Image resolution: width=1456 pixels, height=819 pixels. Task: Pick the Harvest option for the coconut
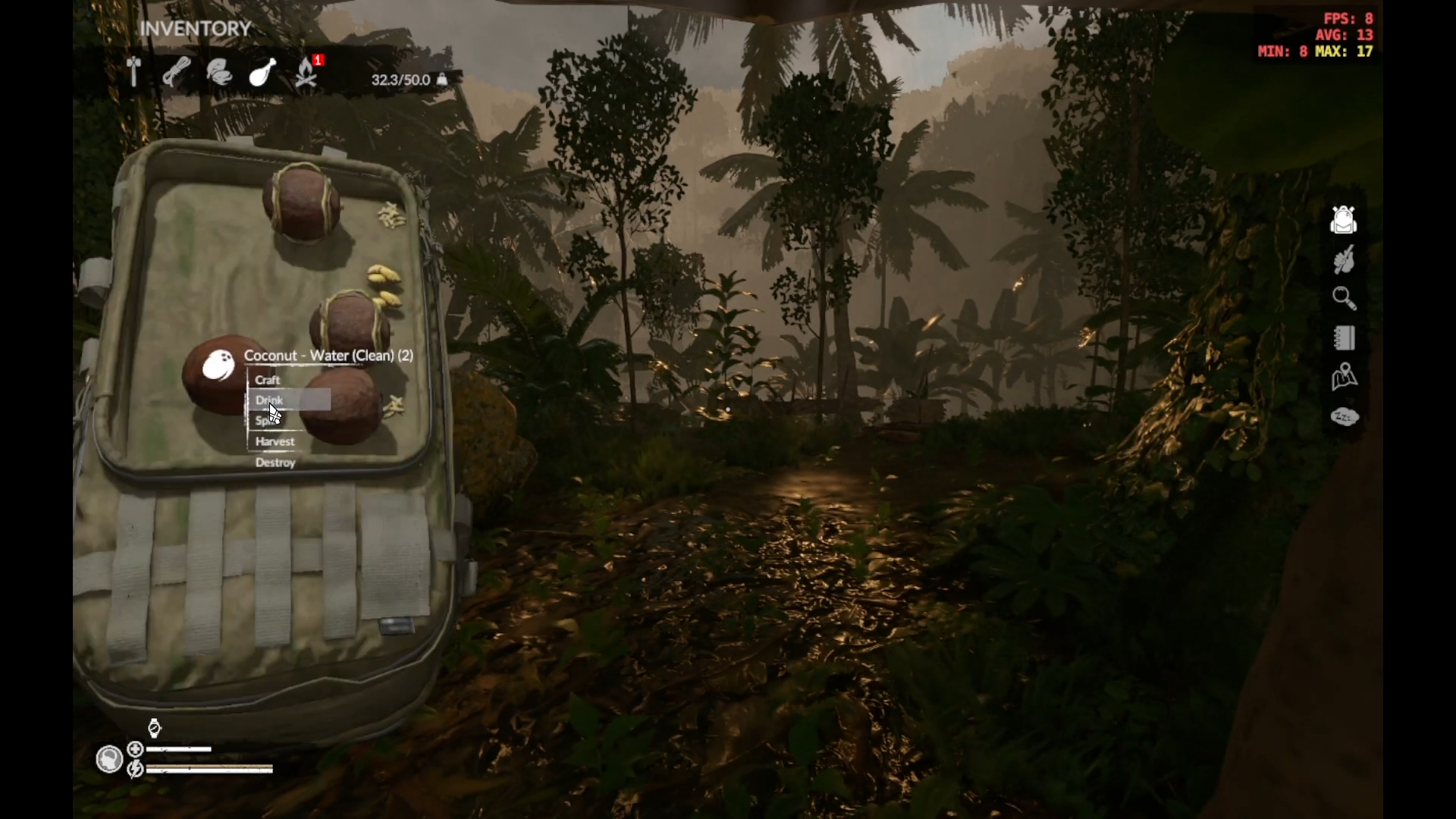(x=275, y=441)
